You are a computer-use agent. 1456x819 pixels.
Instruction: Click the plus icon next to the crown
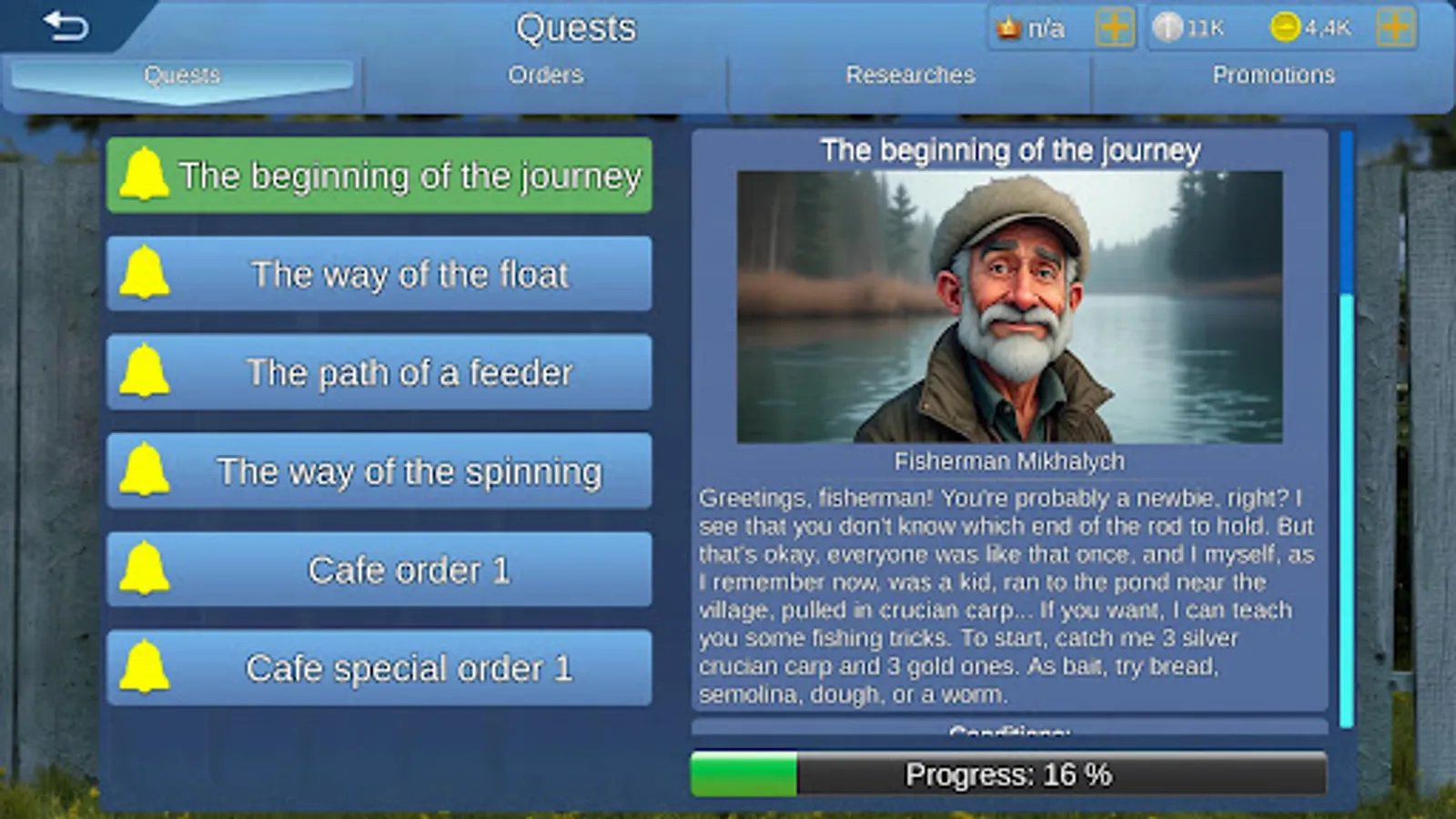(1114, 27)
